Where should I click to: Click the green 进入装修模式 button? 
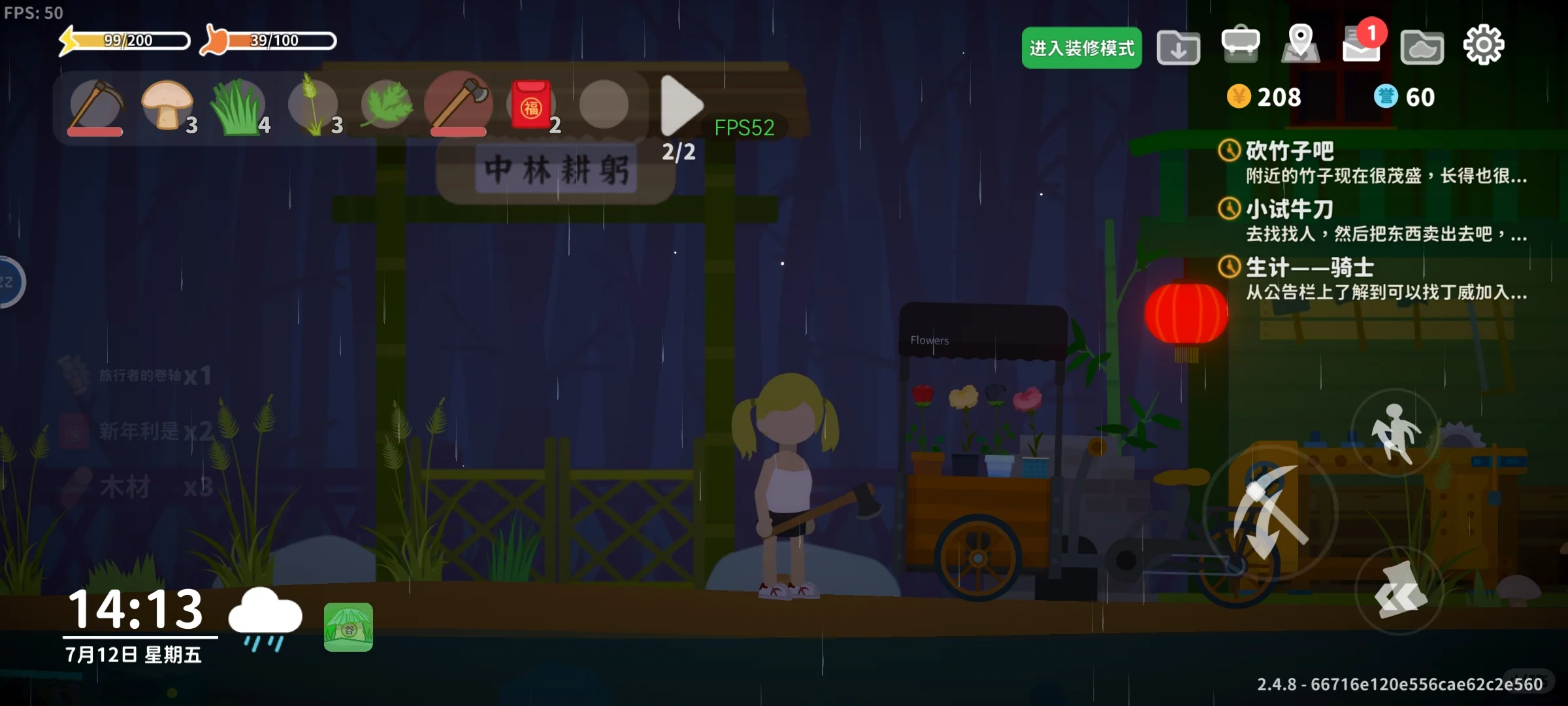1081,48
